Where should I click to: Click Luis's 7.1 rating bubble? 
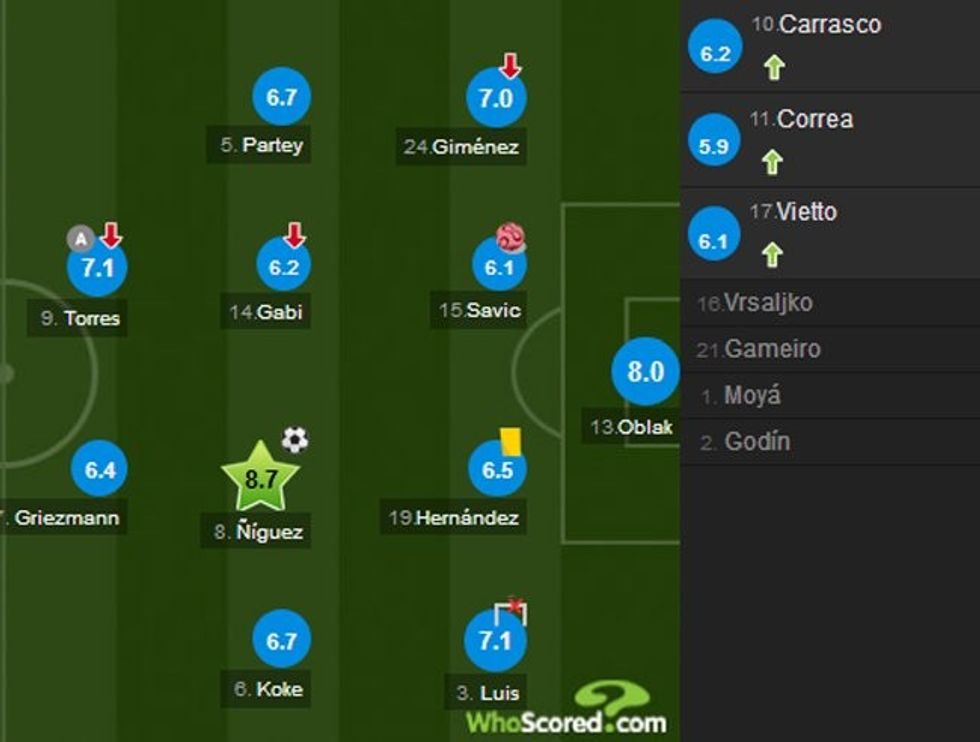pos(495,640)
